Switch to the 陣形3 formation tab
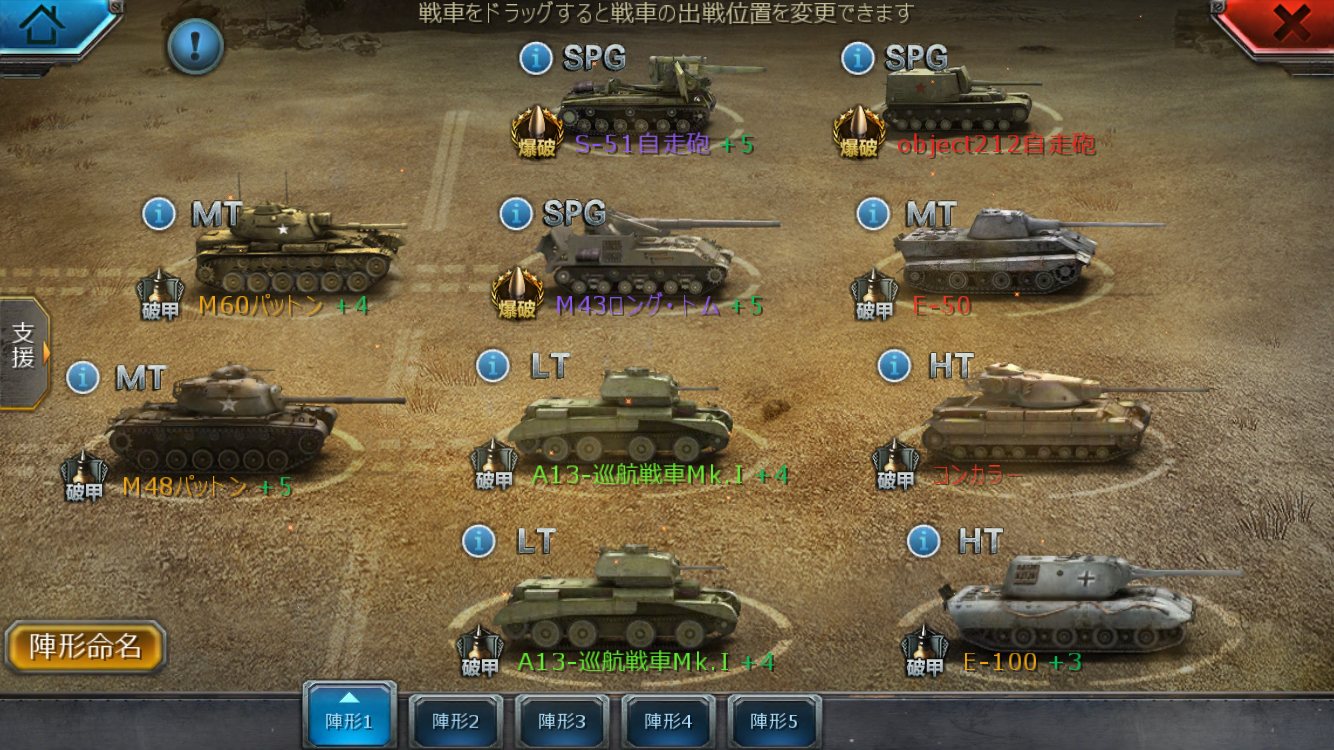 [561, 720]
